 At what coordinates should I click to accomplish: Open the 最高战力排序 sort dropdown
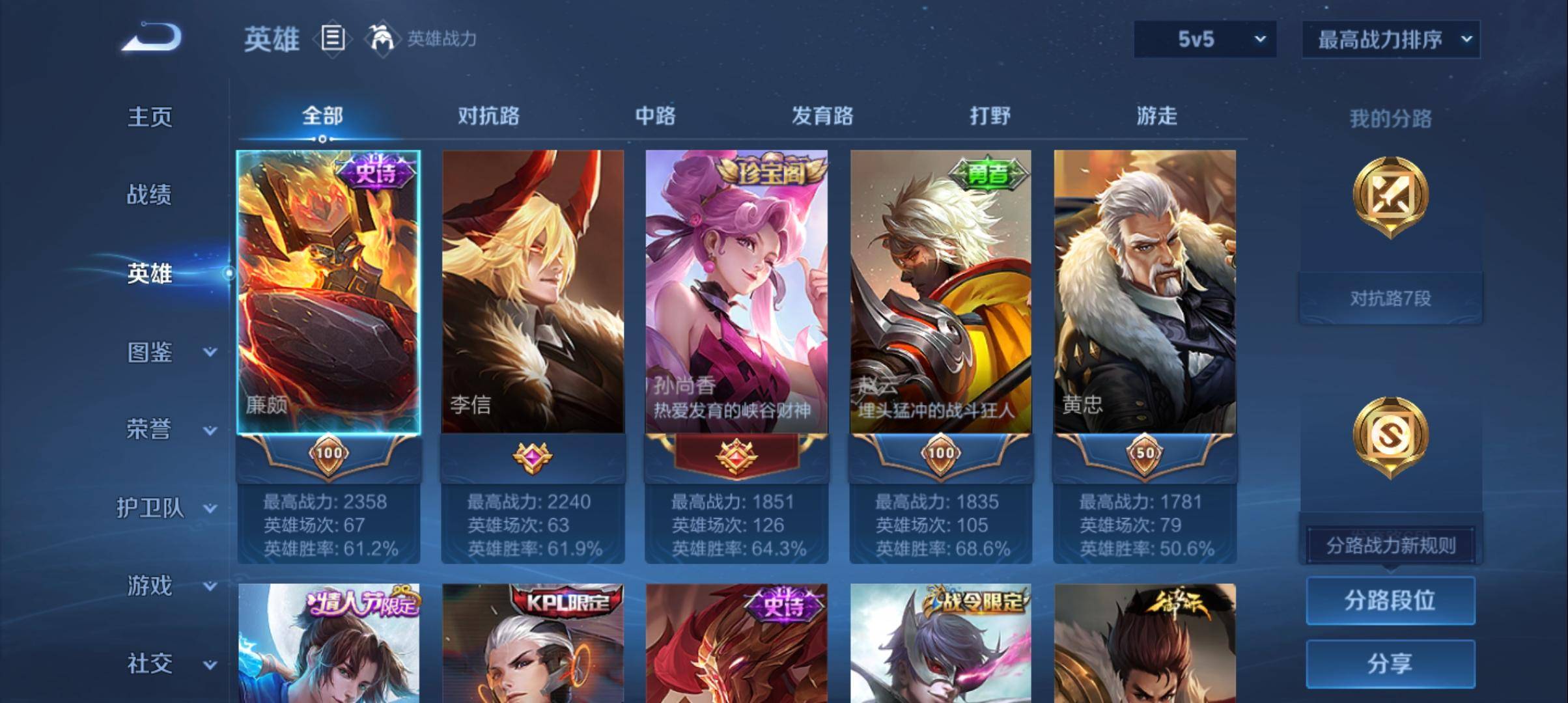(x=1391, y=39)
